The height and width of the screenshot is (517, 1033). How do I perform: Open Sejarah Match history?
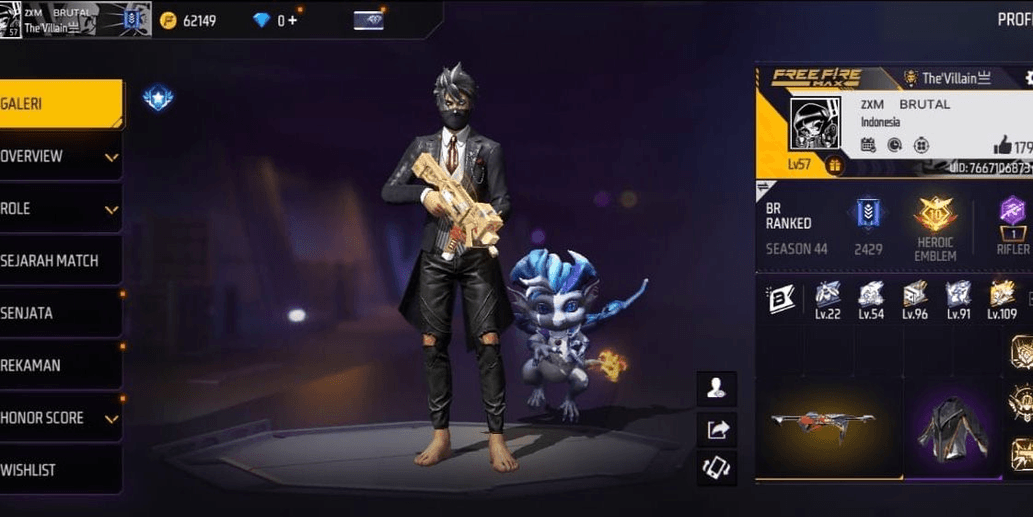click(x=60, y=261)
